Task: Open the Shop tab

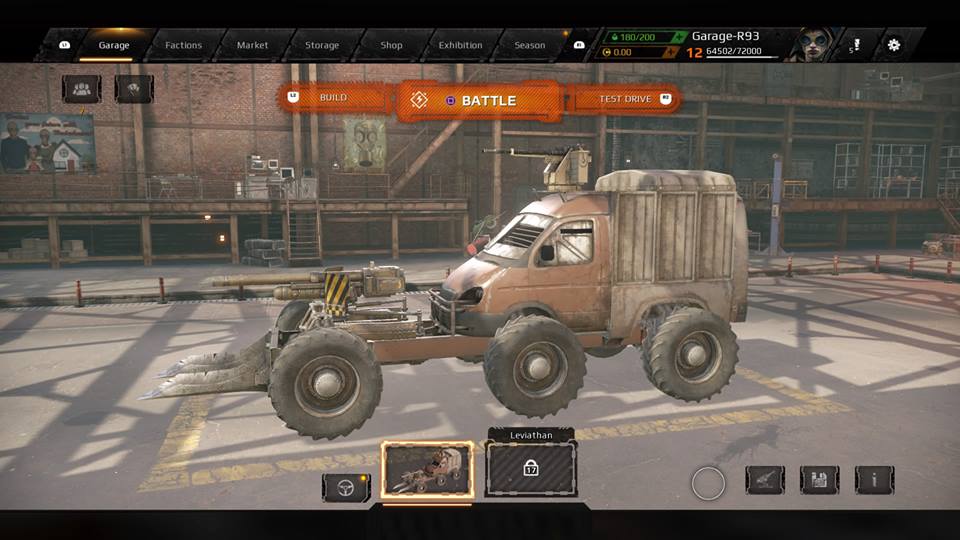Action: click(392, 45)
